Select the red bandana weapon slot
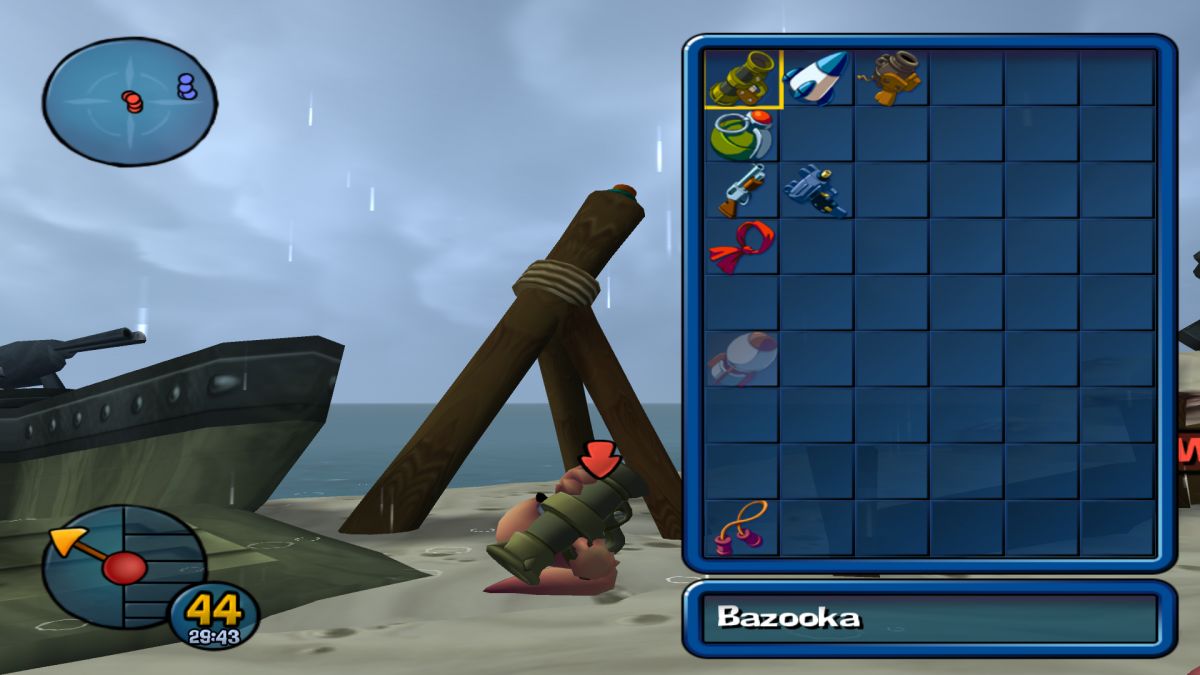This screenshot has width=1200, height=675. click(742, 246)
